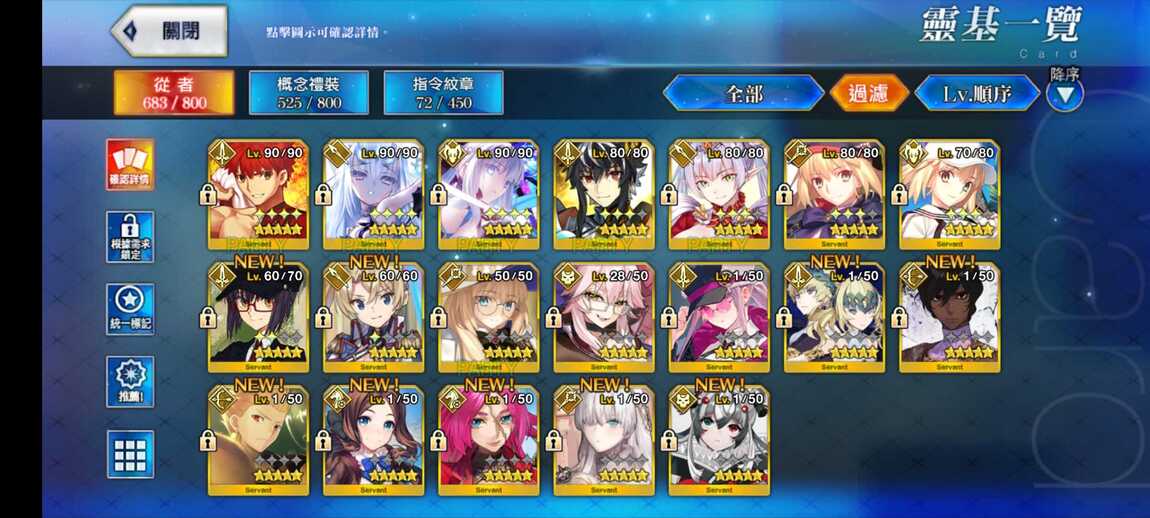Open the 概念禮裝 craft essence tab

pyautogui.click(x=308, y=92)
